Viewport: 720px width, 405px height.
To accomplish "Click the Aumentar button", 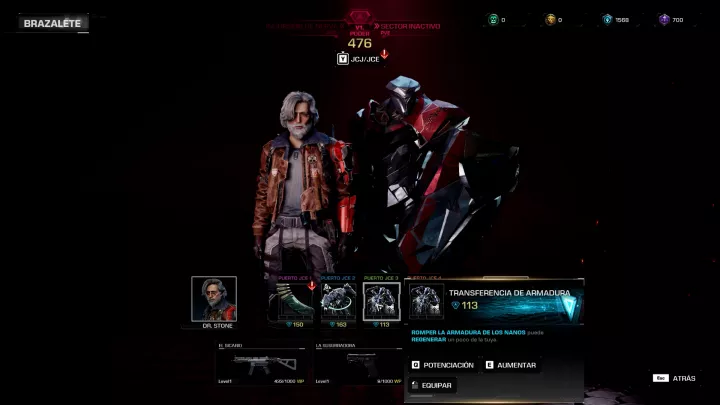I will coord(511,365).
